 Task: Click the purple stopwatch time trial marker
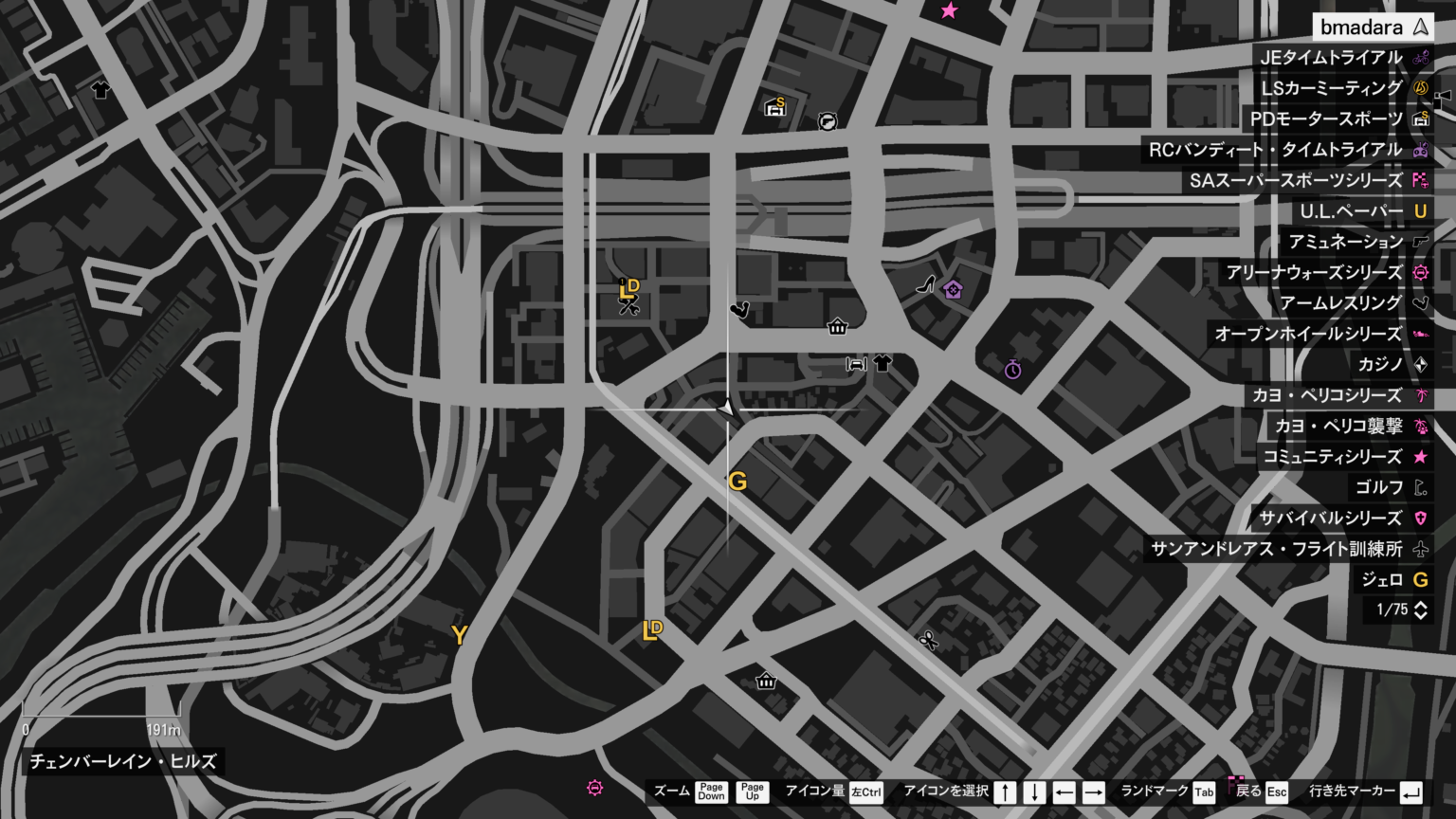1013,370
